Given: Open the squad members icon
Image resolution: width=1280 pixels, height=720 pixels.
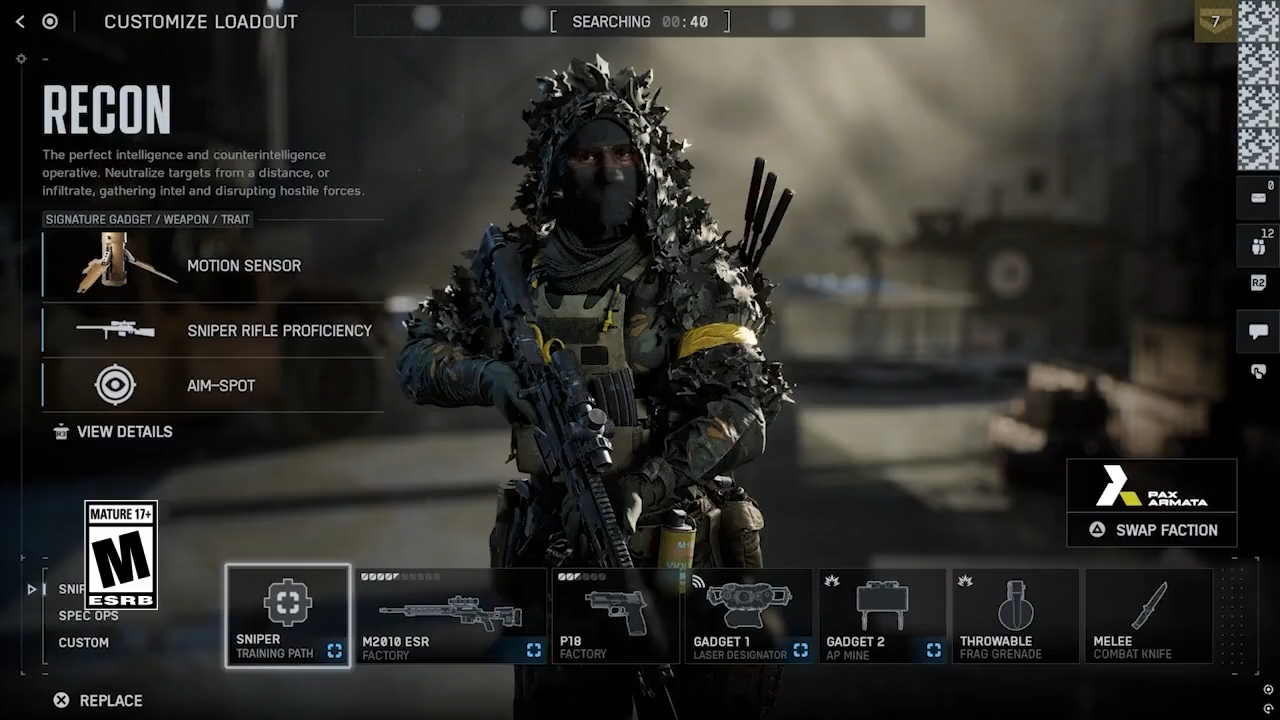Looking at the screenshot, I should pyautogui.click(x=1258, y=246).
